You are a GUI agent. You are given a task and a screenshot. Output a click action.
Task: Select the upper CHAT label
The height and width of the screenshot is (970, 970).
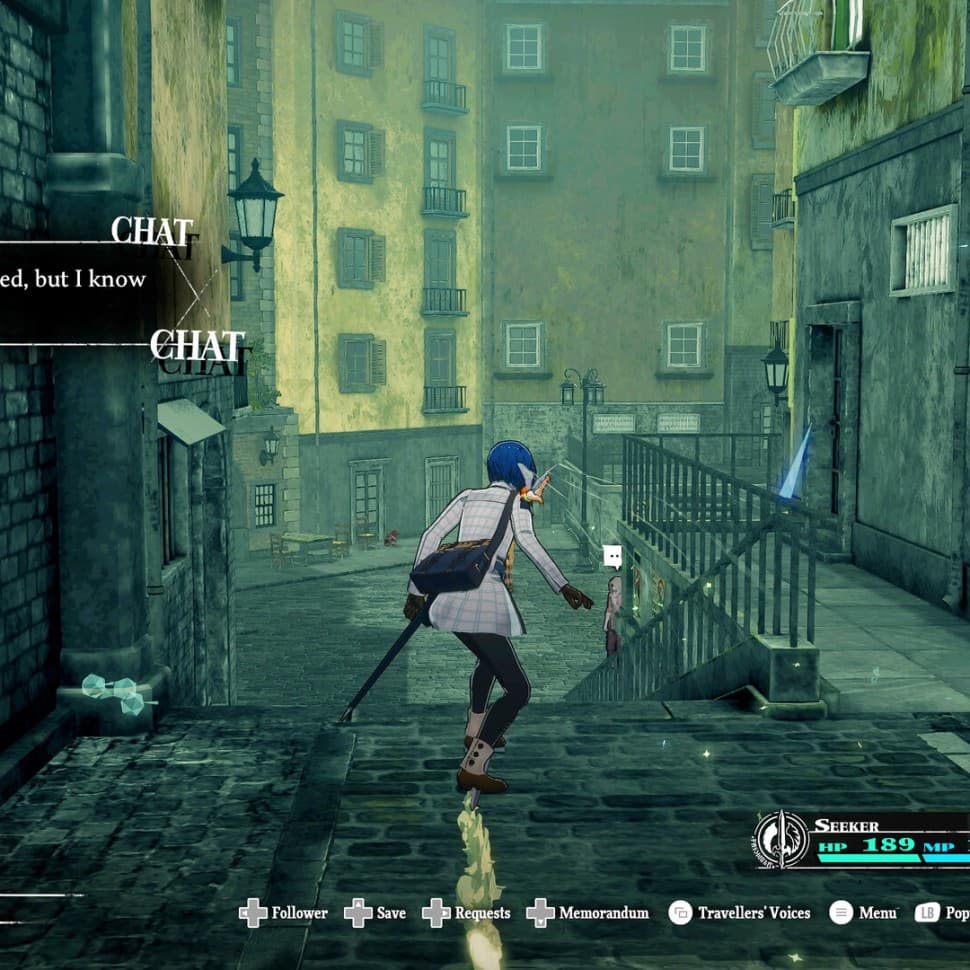(151, 232)
